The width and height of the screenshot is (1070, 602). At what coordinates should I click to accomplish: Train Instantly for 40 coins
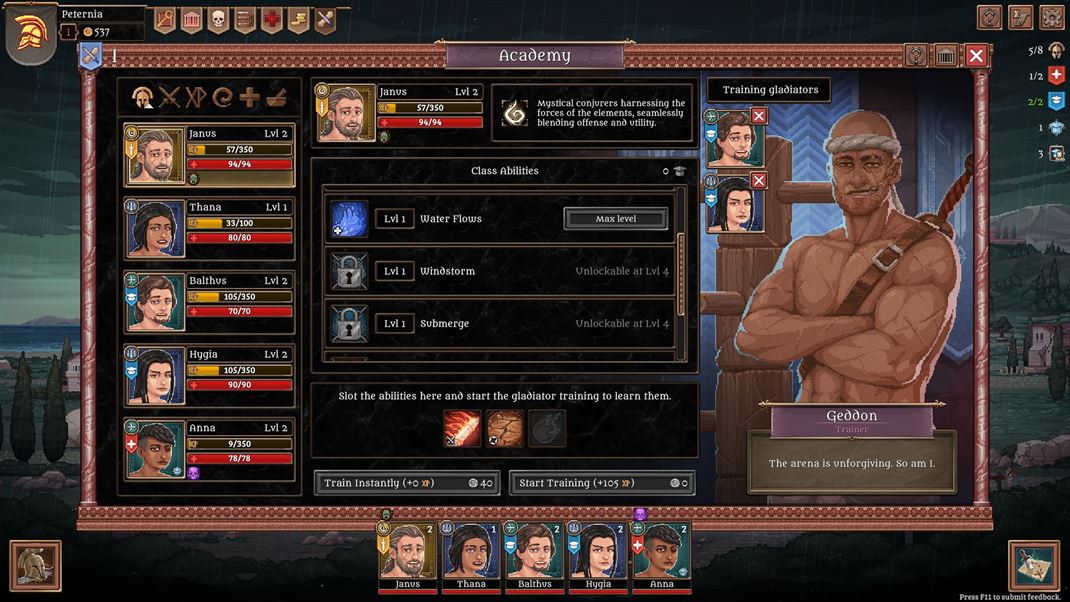click(408, 483)
